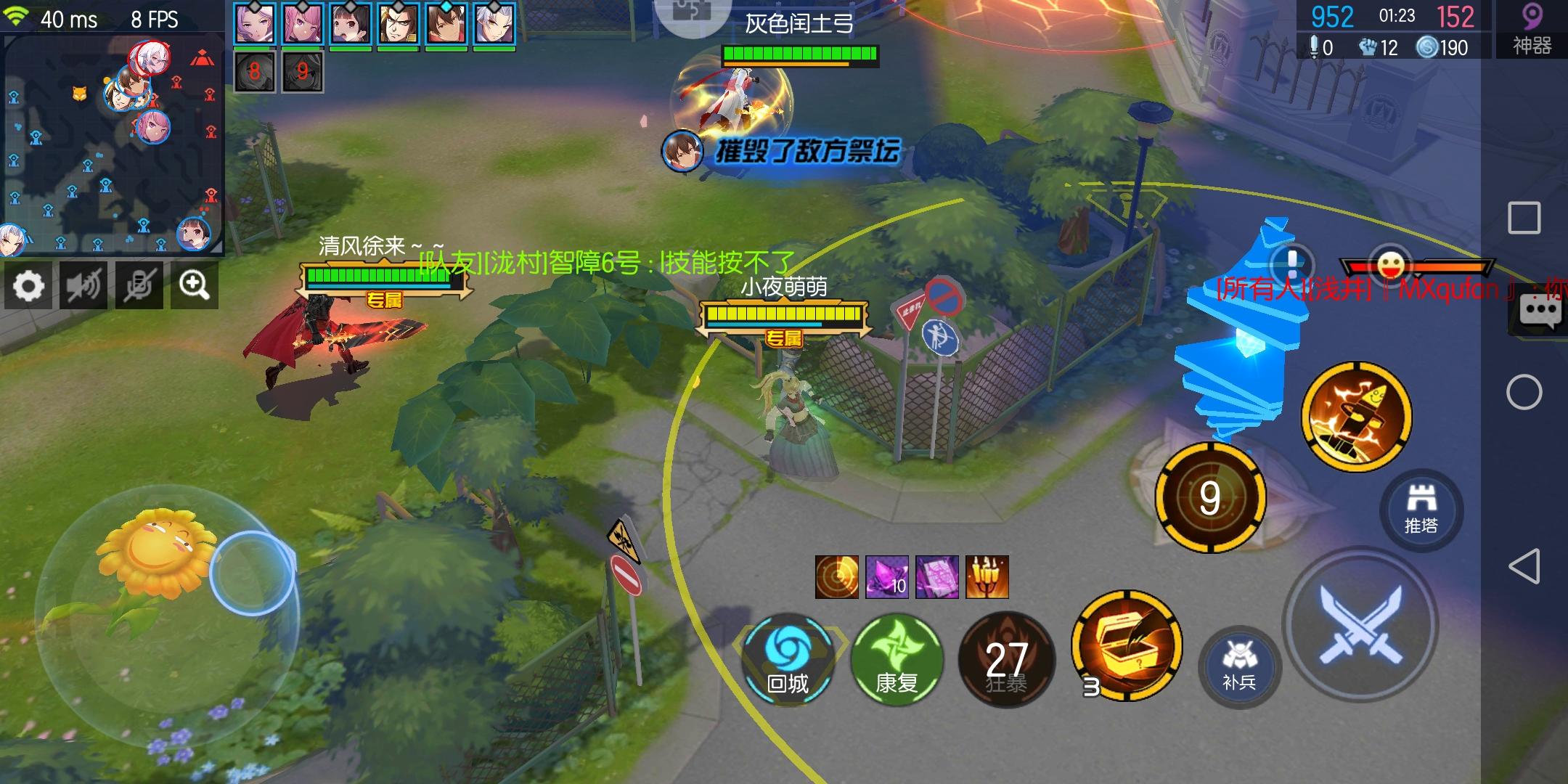Unmute the microphone icon
The width and height of the screenshot is (1568, 784).
(139, 286)
